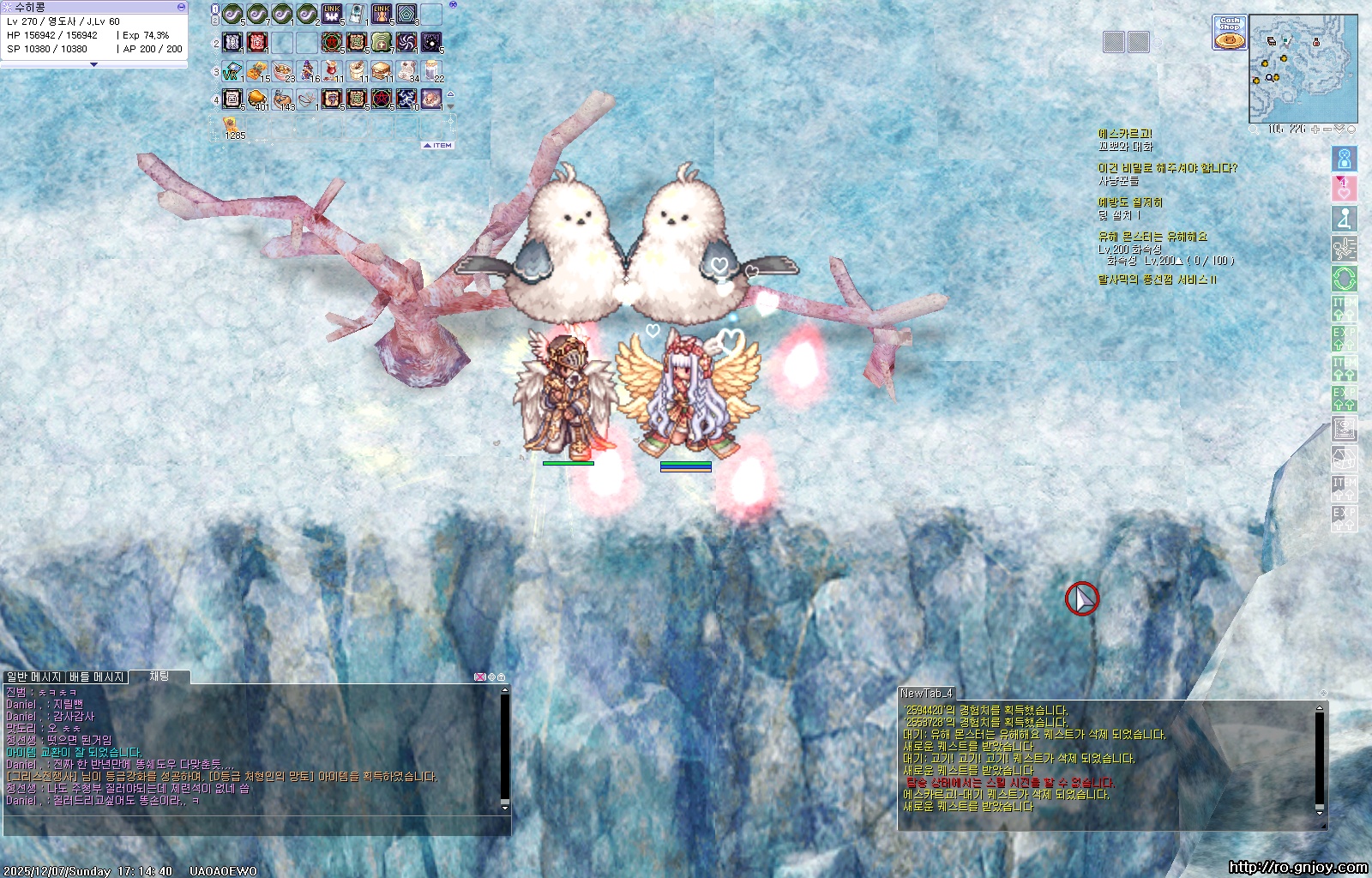Toggle the ITEM hotbar expander button
The width and height of the screenshot is (1372, 878).
point(438,146)
